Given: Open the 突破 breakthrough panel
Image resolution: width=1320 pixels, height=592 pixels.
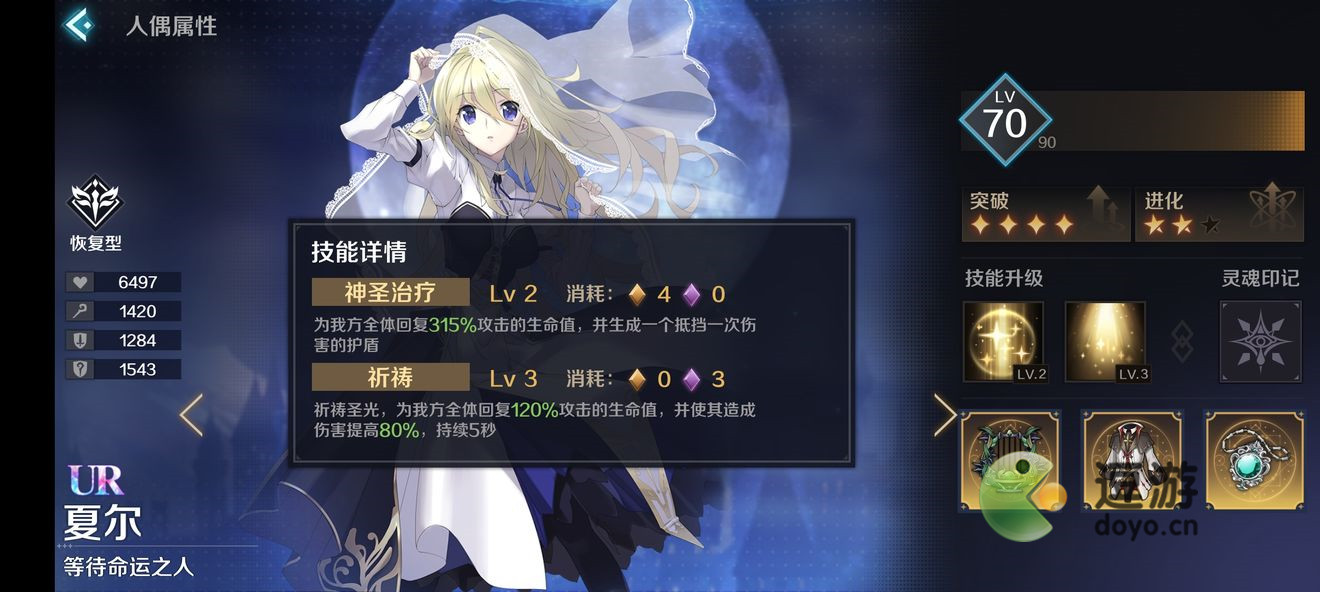Looking at the screenshot, I should click(1045, 214).
